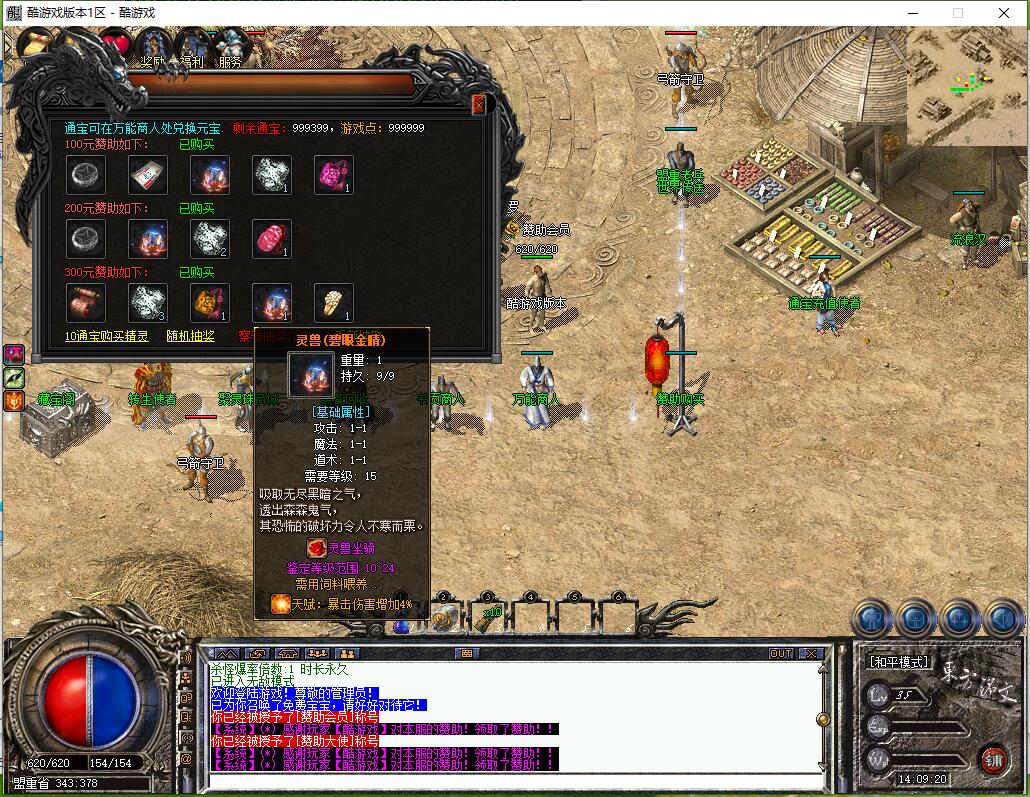Click the flame skill icon on left edge
The image size is (1030, 797).
click(14, 401)
